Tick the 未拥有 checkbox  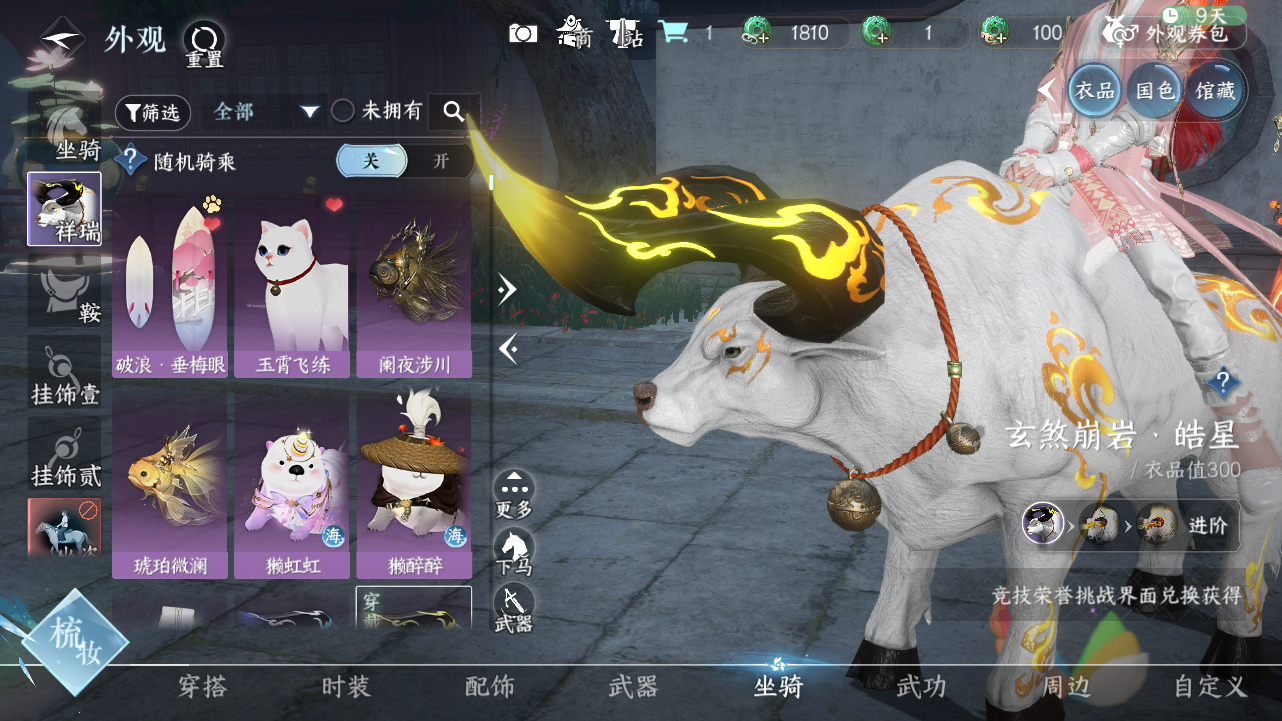[x=343, y=112]
